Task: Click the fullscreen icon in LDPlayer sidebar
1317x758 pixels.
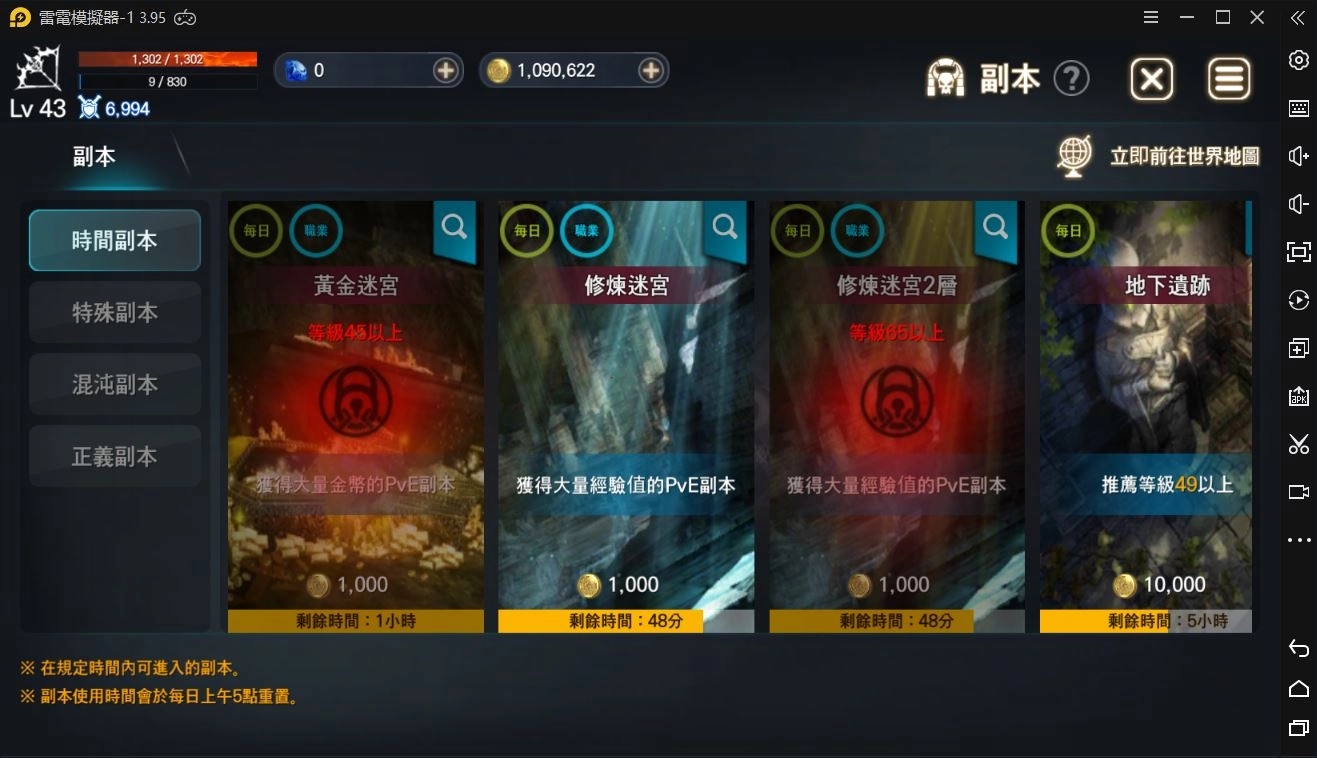Action: pos(1298,252)
